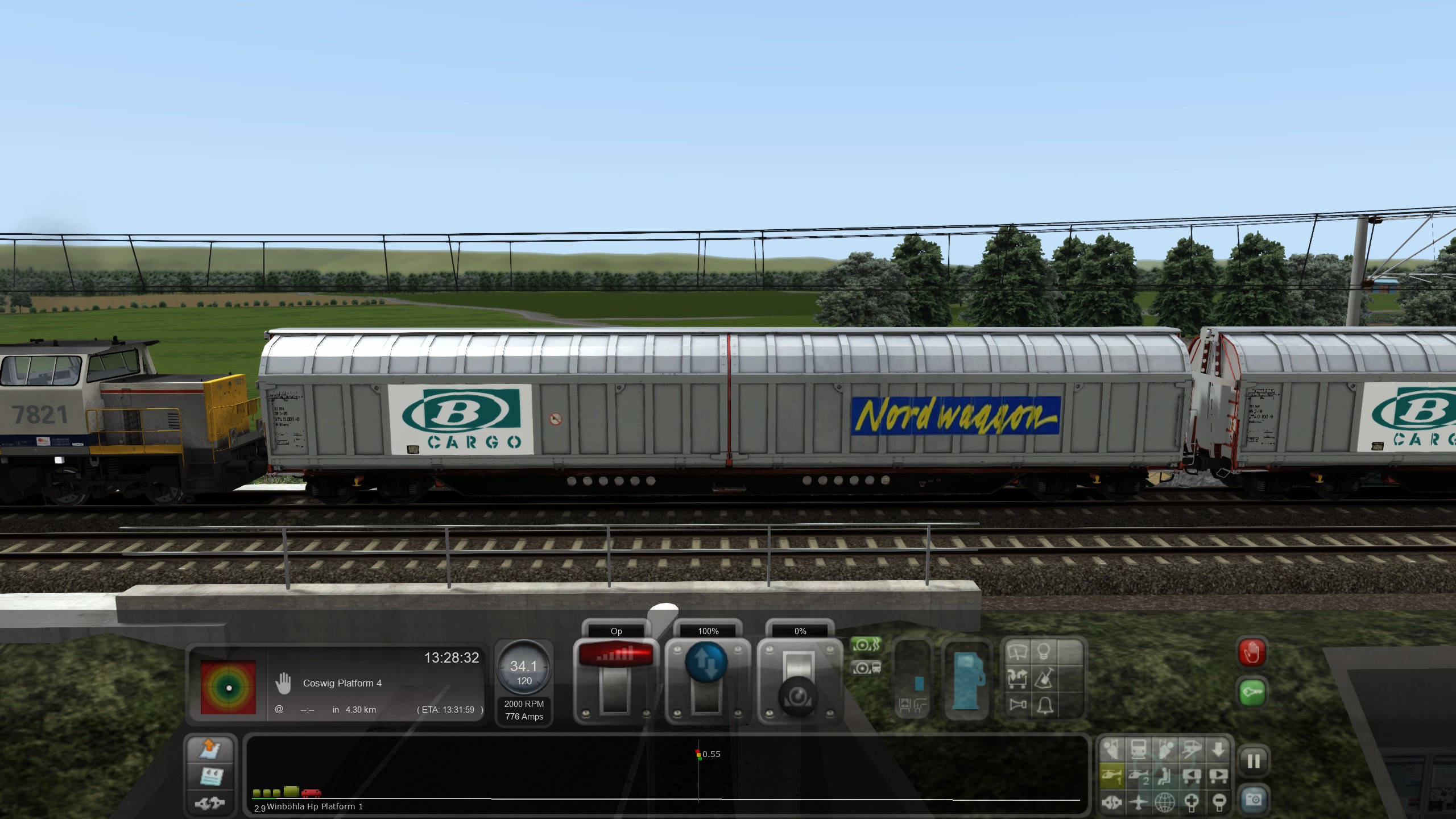Switch to helicopter camera view 2
This screenshot has height=819, width=1456.
point(1138,776)
